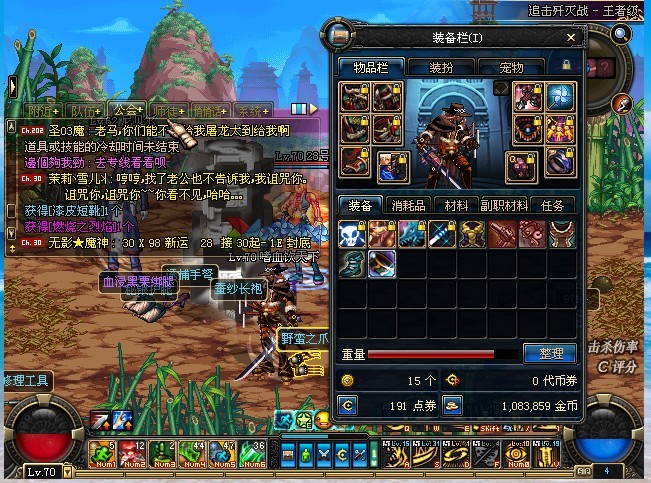Image resolution: width=651 pixels, height=483 pixels.
Task: Open the 副职材料 category tab
Action: [x=503, y=205]
